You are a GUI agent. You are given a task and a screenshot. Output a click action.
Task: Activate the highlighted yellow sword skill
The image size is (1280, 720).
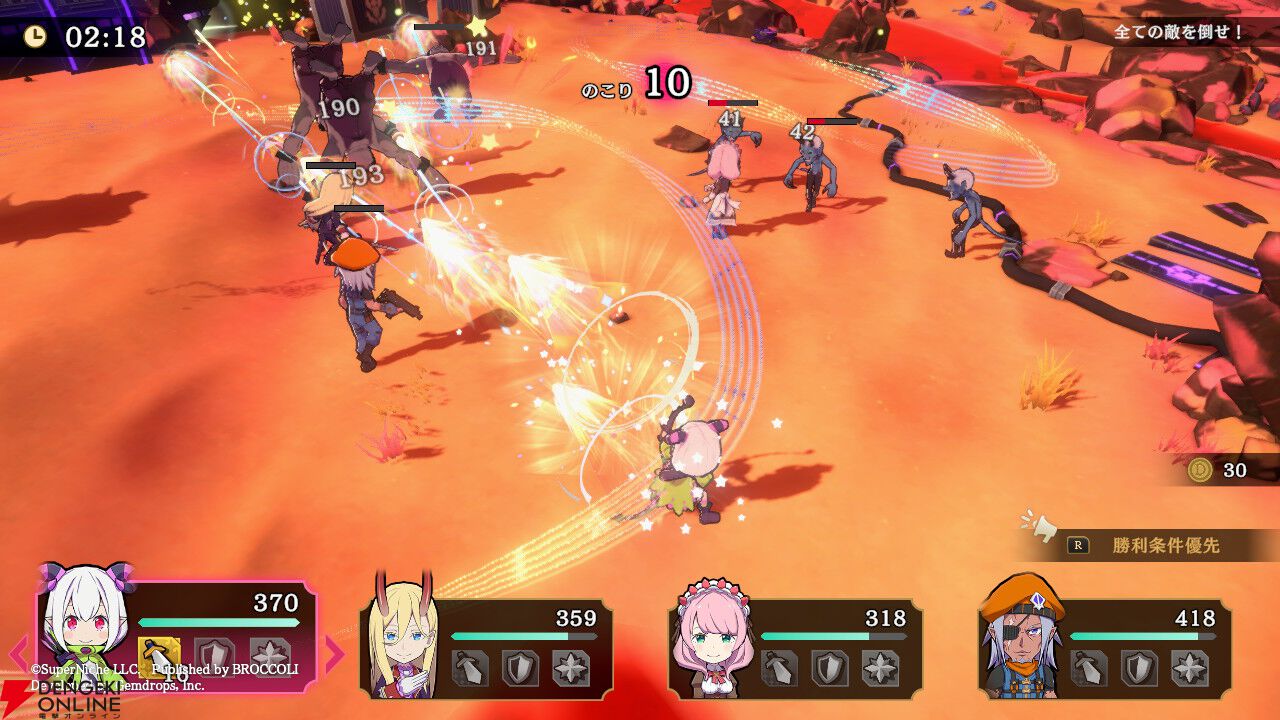[159, 655]
